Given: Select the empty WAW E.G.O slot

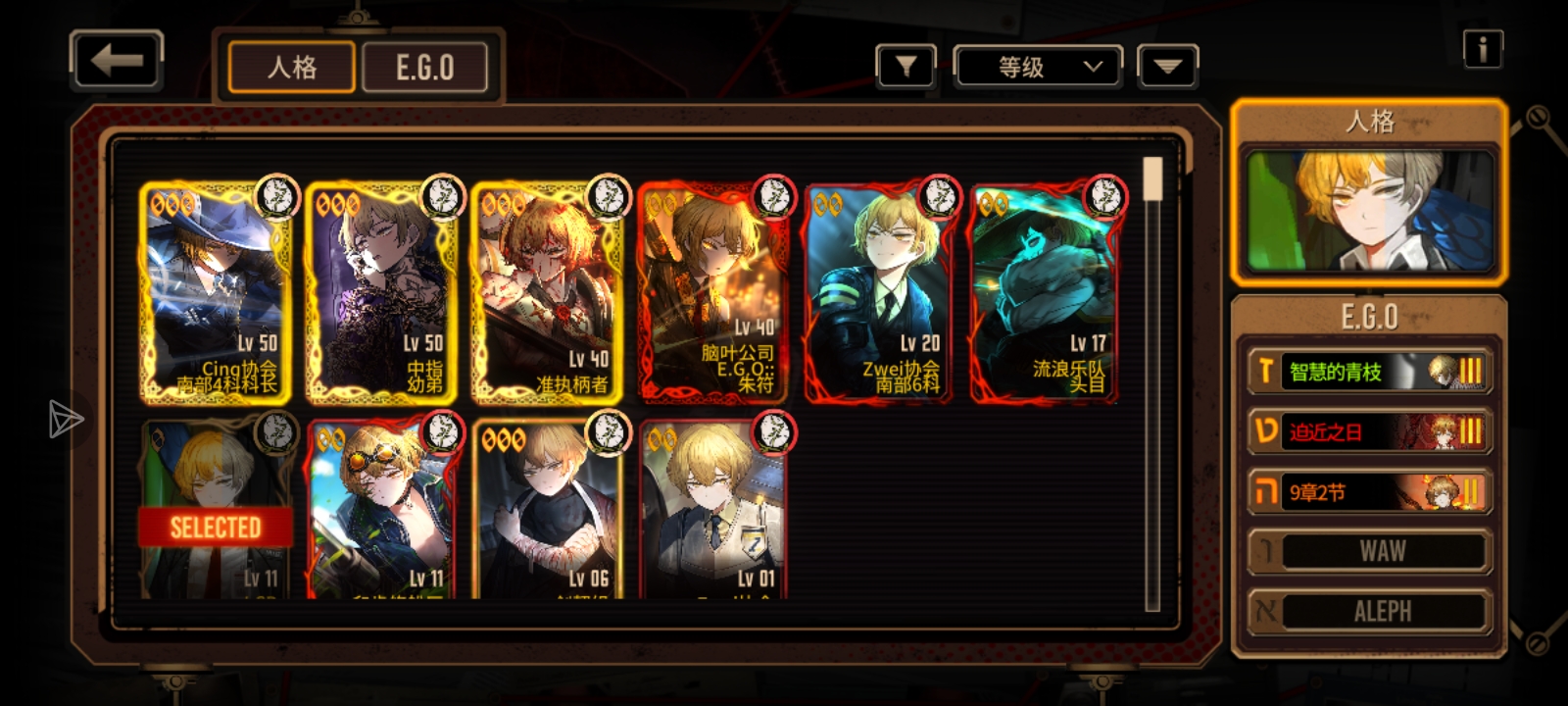Looking at the screenshot, I should (x=1369, y=552).
